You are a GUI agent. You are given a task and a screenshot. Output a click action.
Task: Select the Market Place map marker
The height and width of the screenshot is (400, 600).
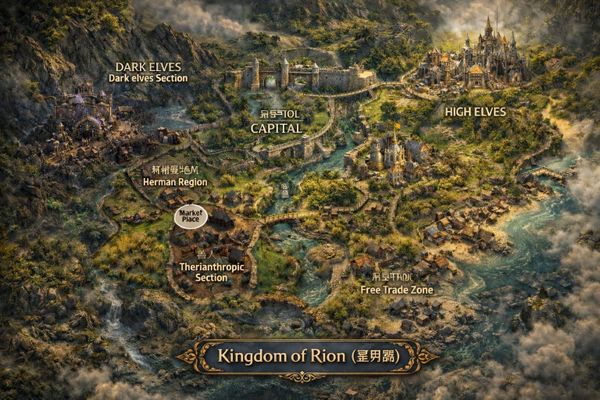pos(189,215)
